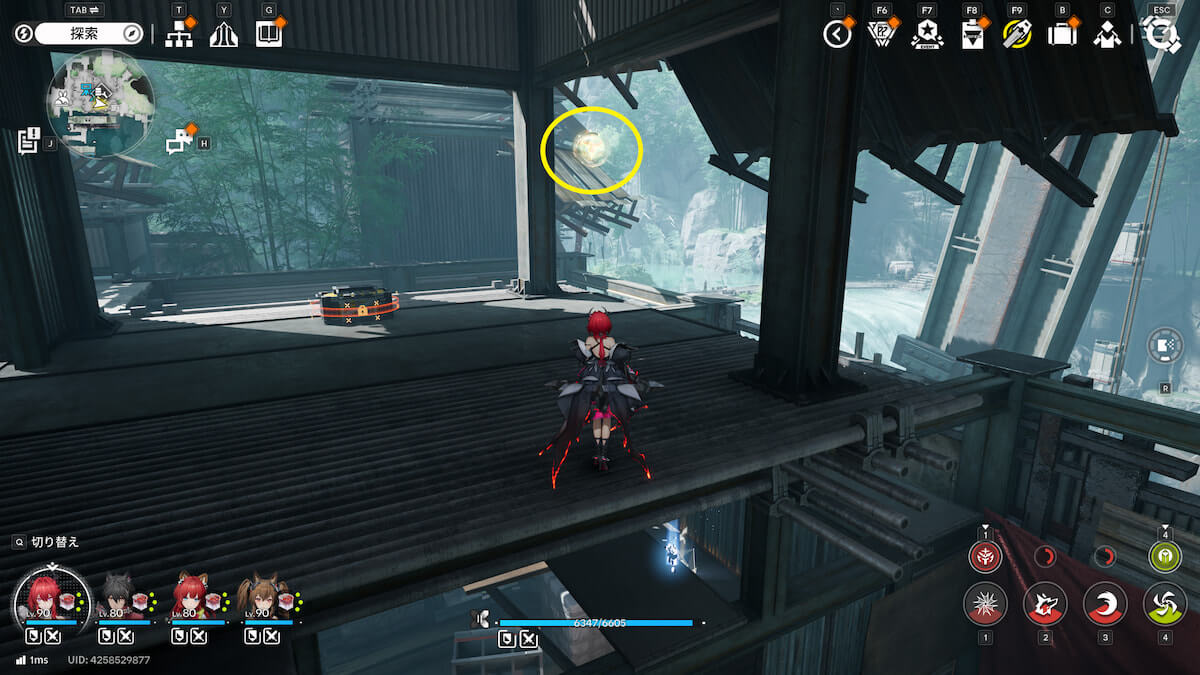This screenshot has width=1200, height=675.
Task: Open the shield-shaped pass icon
Action: coord(881,35)
